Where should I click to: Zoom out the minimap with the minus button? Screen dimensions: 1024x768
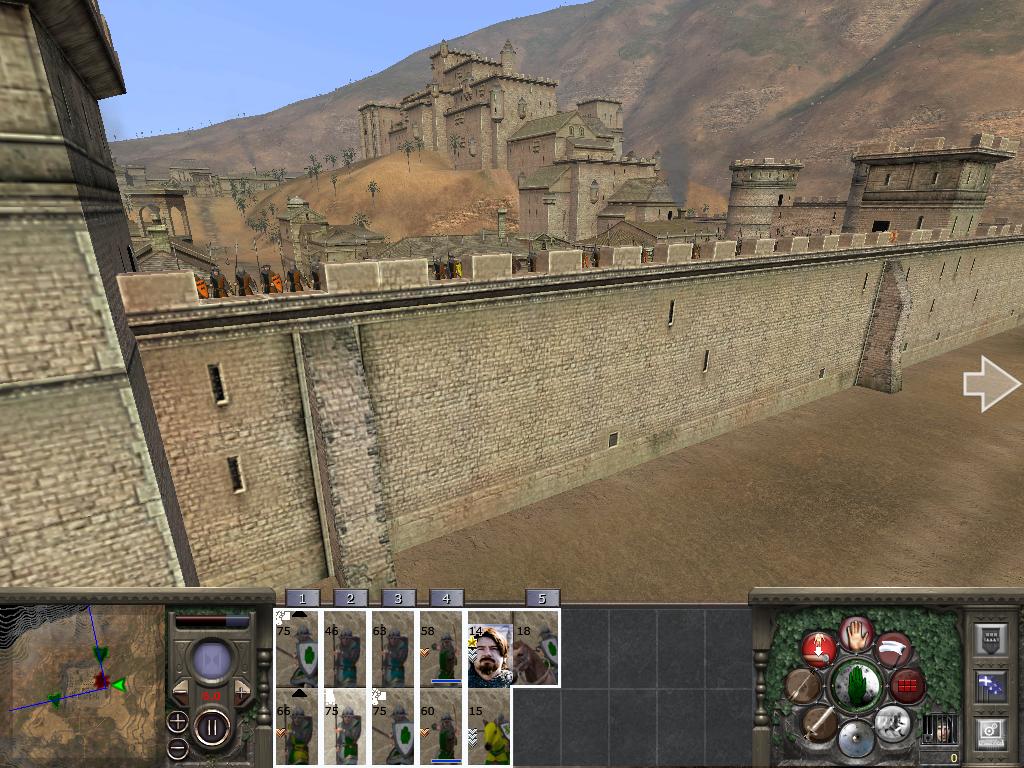tap(177, 747)
